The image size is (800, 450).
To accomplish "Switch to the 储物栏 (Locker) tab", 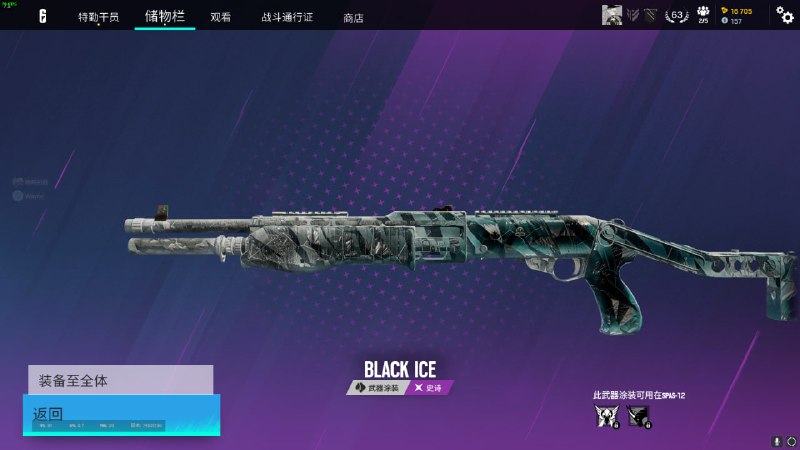I will 164,16.
